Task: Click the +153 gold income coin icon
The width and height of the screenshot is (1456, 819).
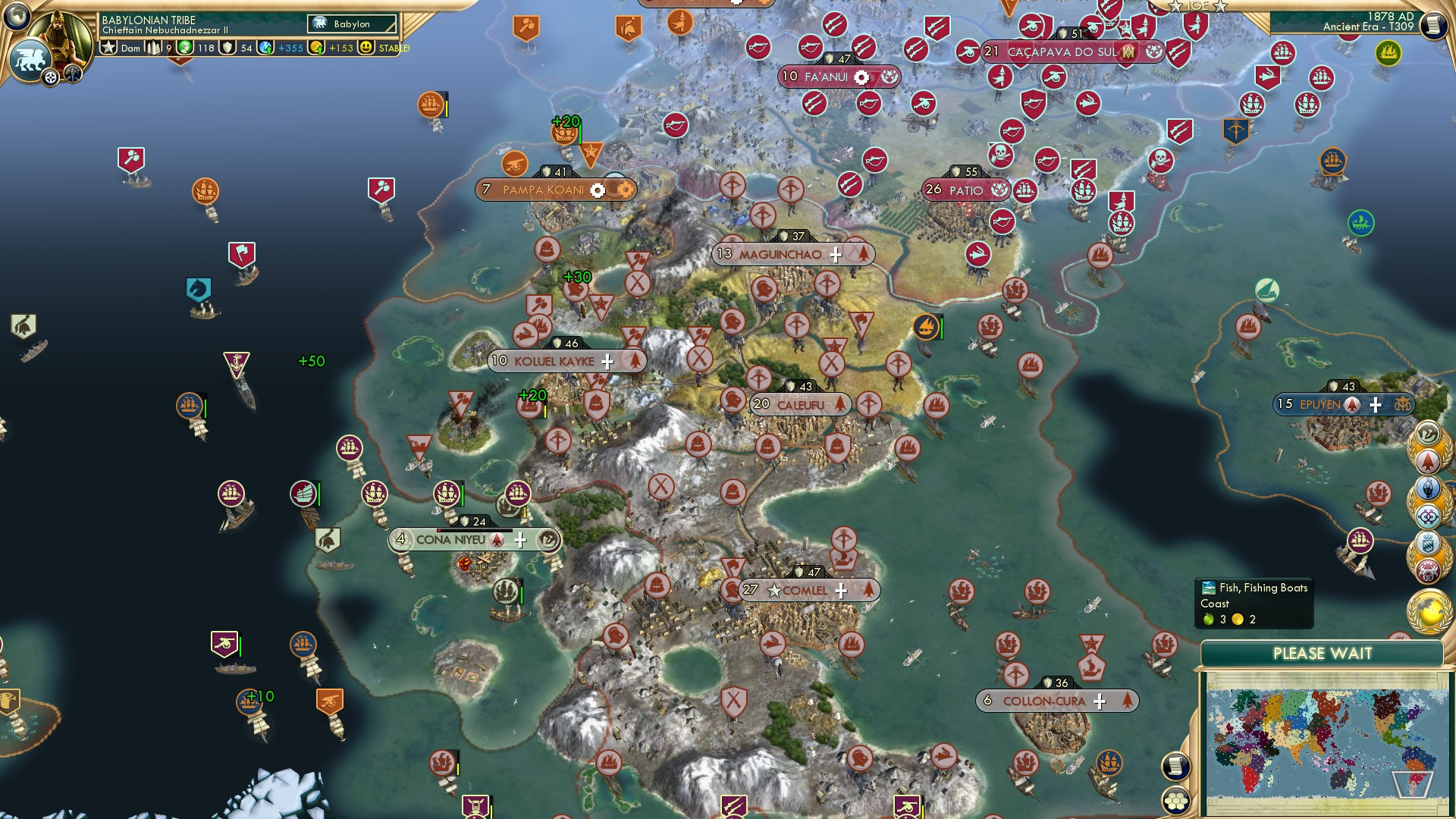Action: 318,47
